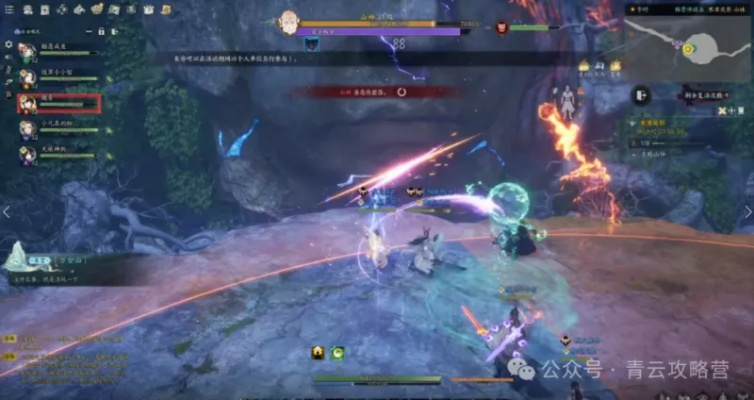Click the golden buff icon above the player bar

(x=317, y=353)
